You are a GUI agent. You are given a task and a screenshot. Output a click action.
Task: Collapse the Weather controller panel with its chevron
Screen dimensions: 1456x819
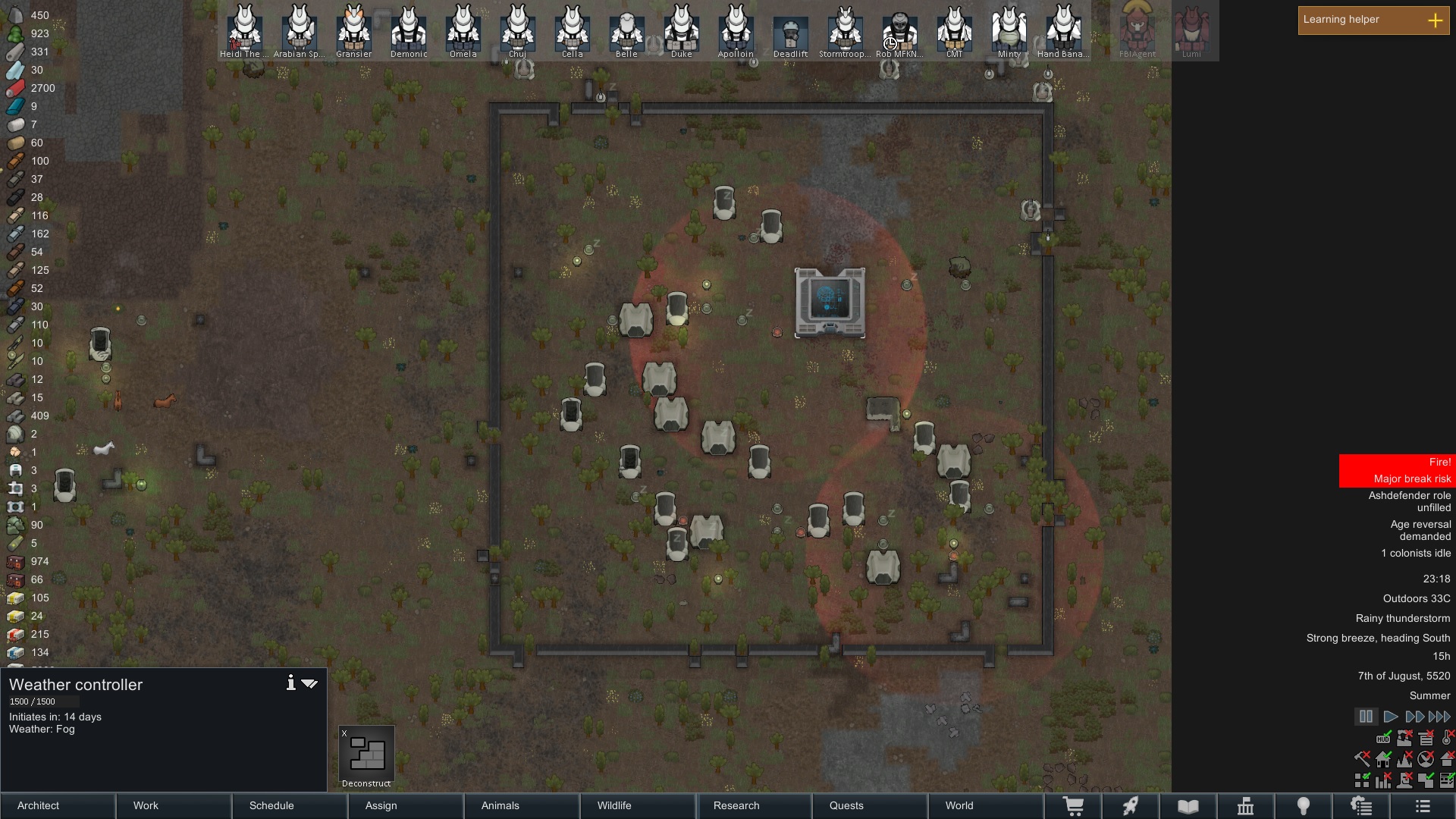(309, 683)
